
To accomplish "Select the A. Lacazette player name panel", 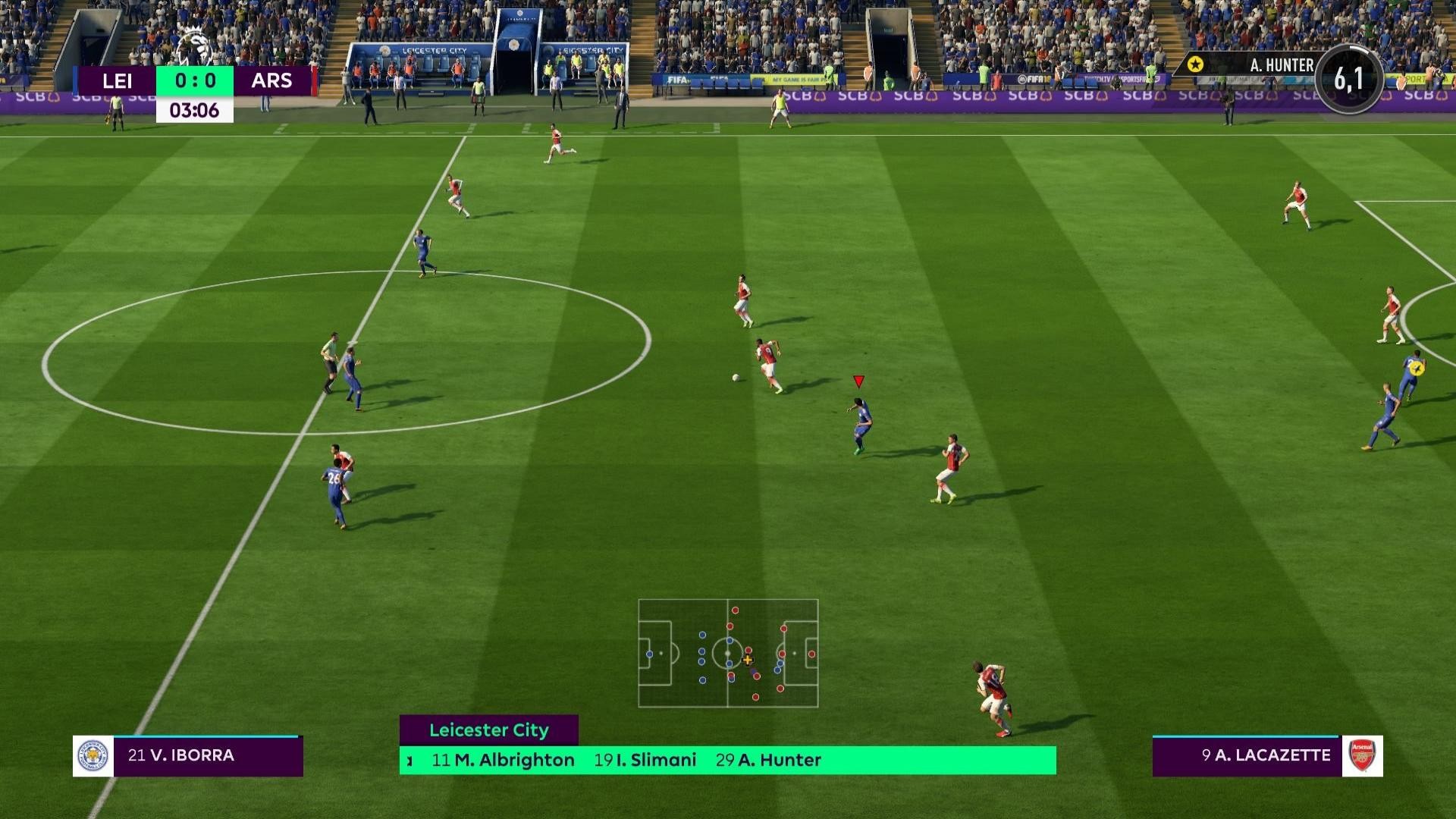I will click(x=1247, y=755).
